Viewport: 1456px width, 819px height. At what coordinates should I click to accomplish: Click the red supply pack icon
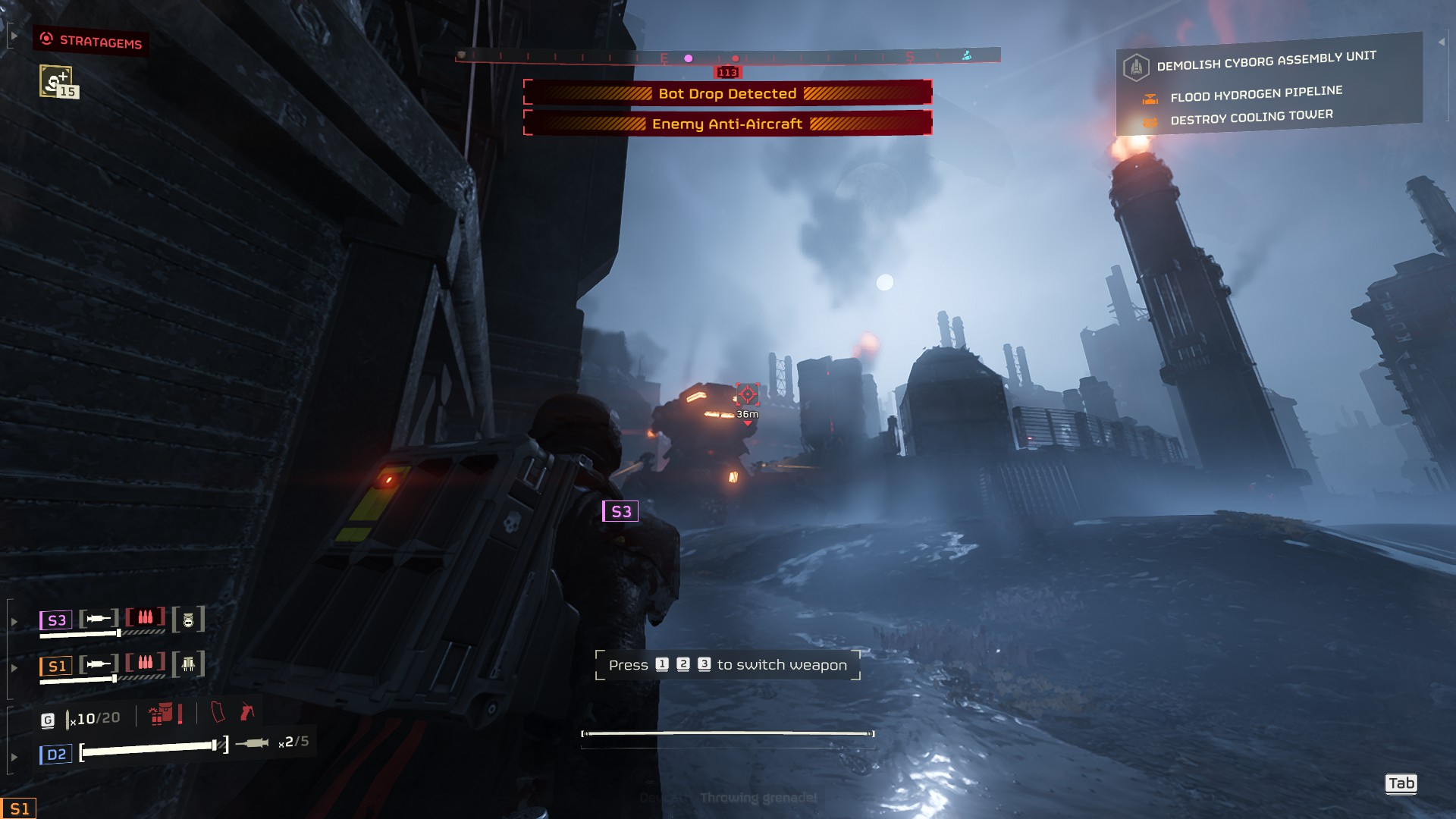tap(160, 714)
